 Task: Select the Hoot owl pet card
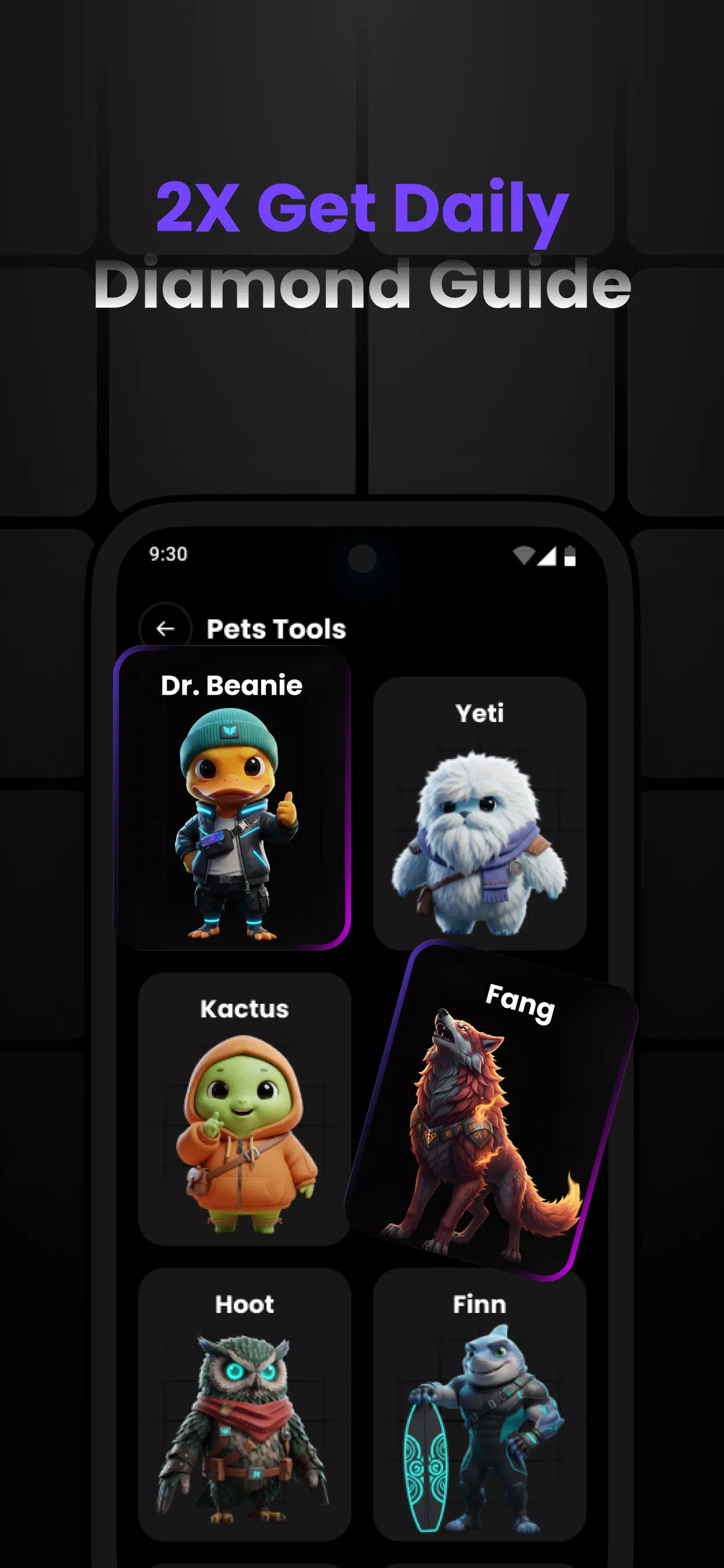245,1403
